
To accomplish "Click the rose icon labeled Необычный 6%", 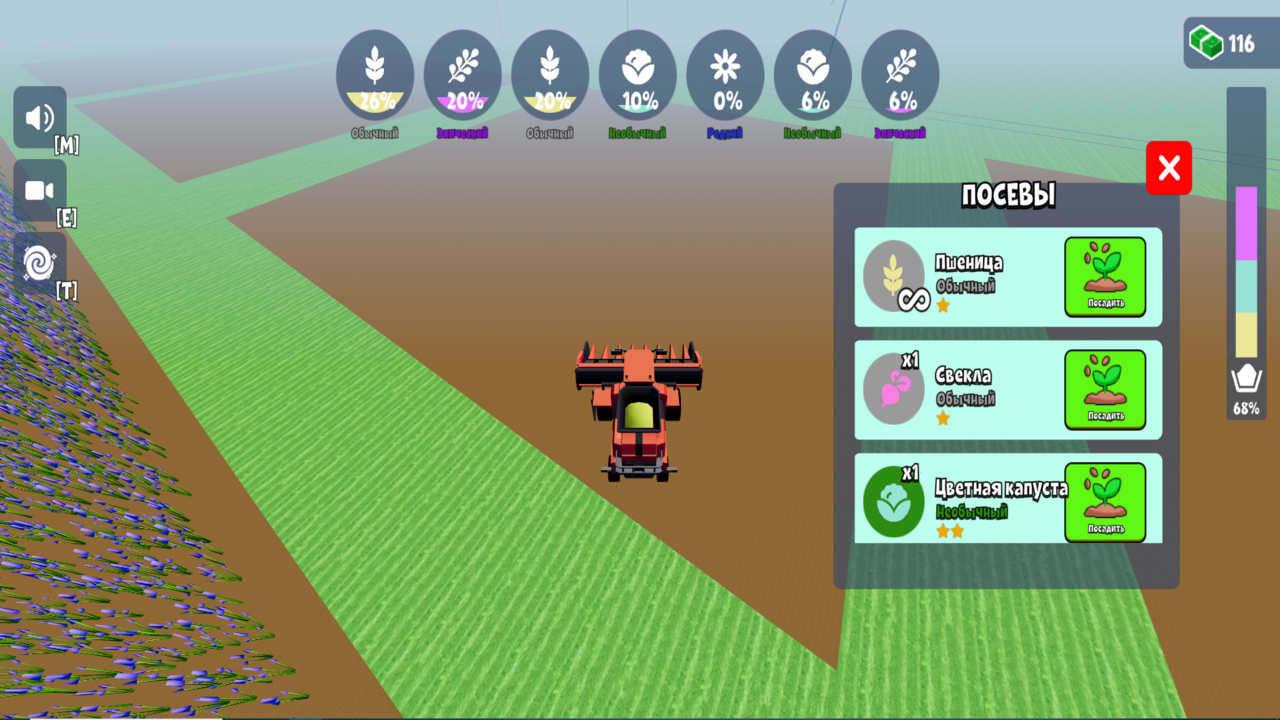I will point(813,75).
